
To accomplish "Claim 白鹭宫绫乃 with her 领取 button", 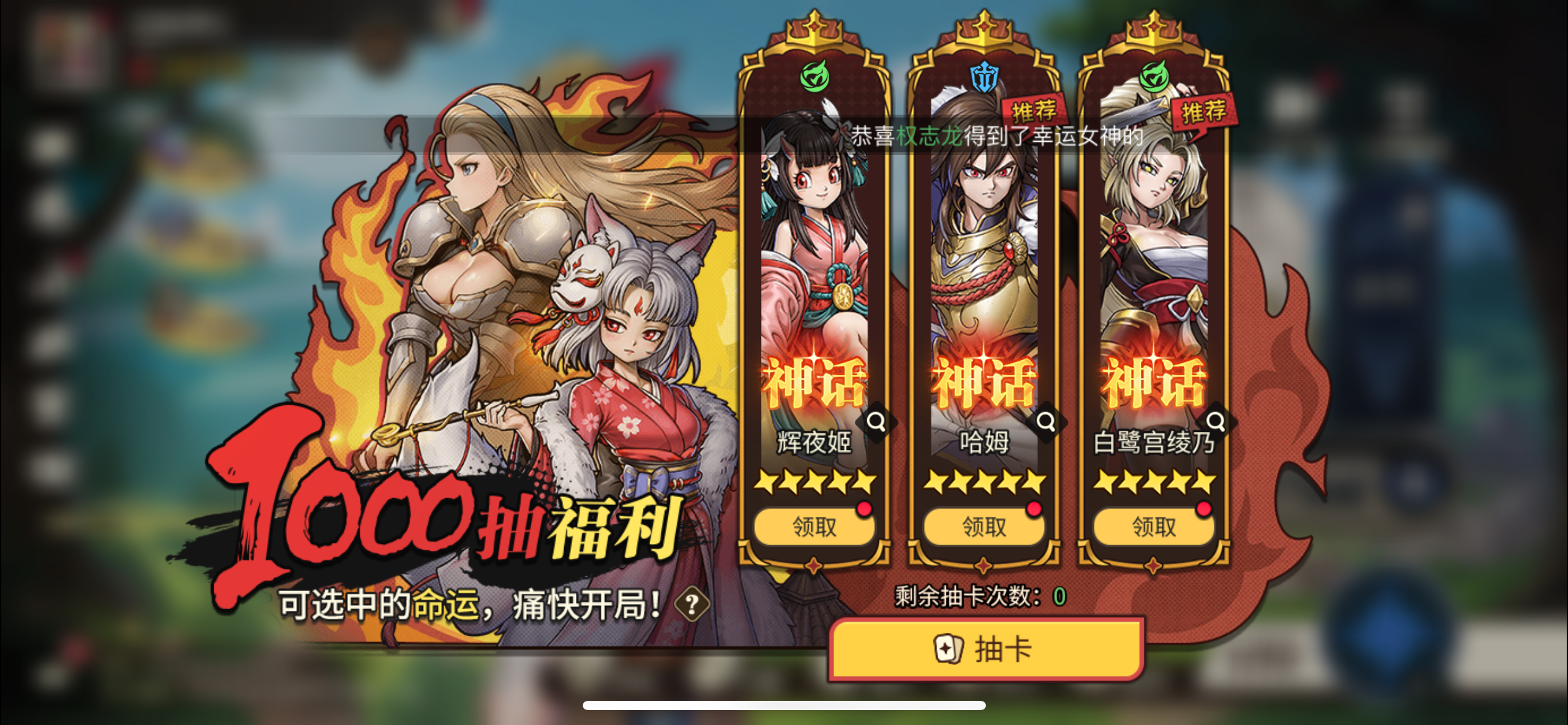I will tap(1152, 526).
